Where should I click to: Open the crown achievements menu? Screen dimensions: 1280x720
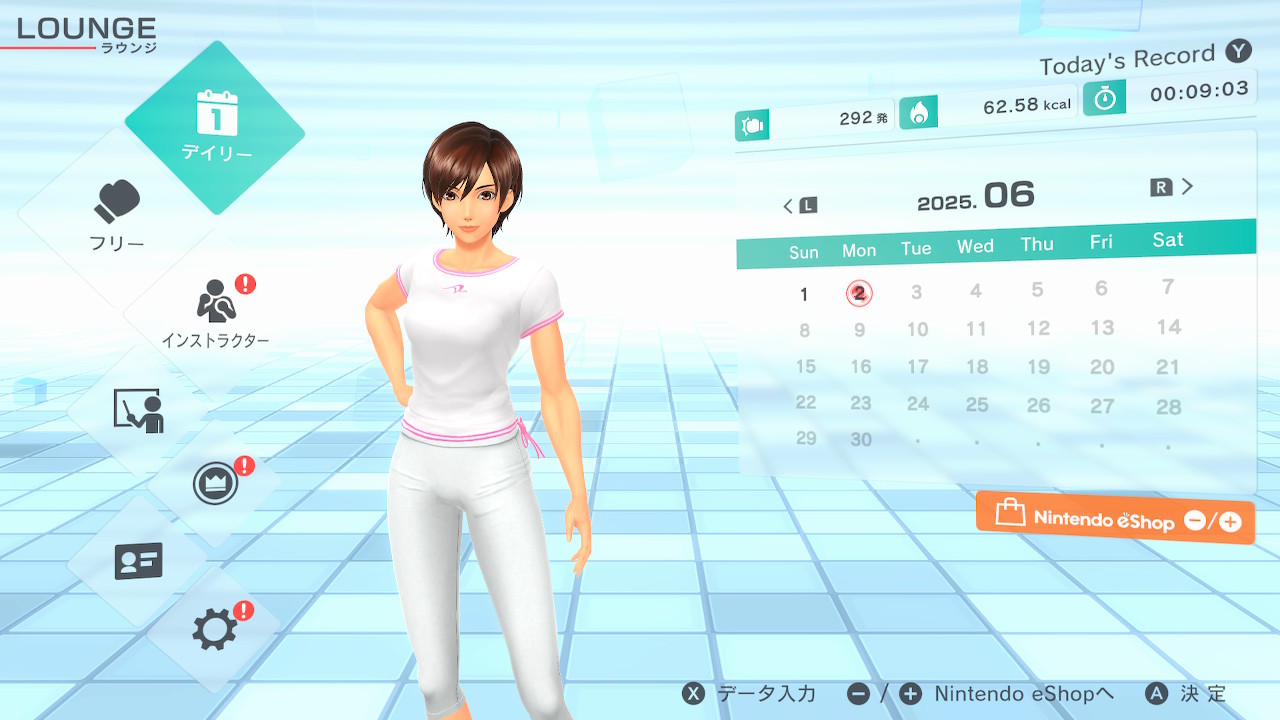click(215, 485)
